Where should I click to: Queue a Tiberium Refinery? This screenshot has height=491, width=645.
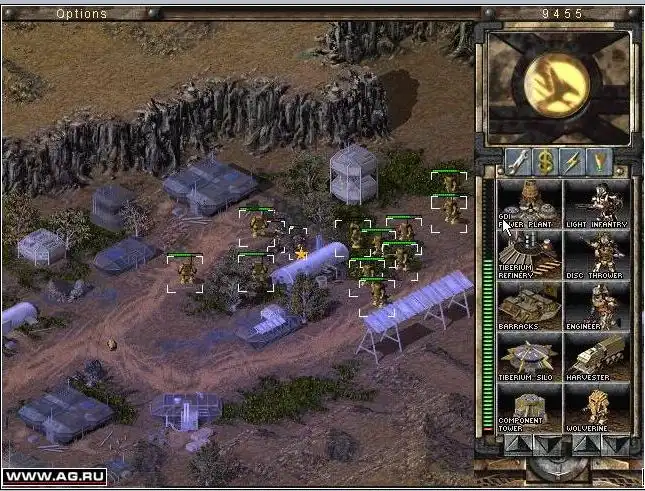click(x=529, y=255)
